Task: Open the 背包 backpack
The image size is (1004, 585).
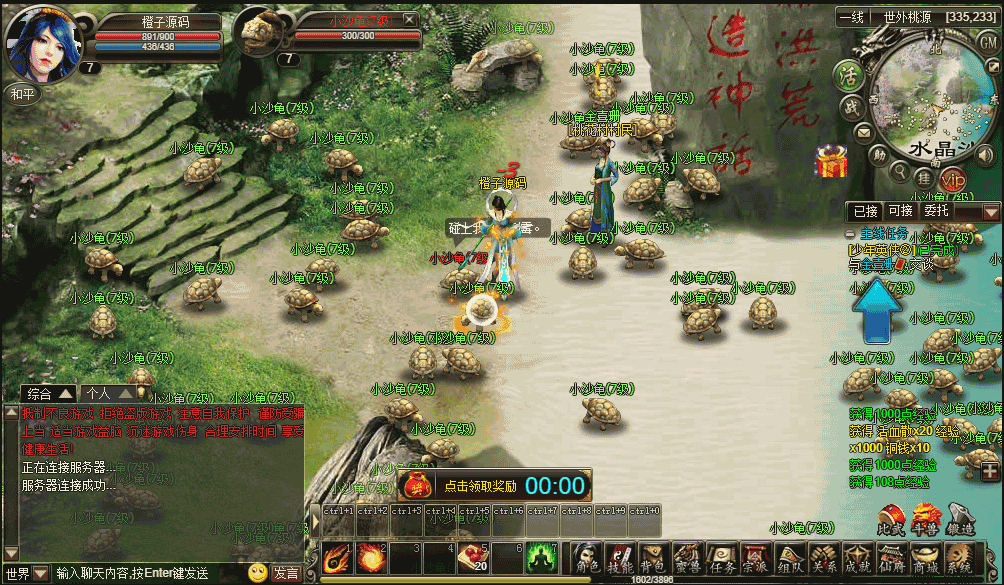Action: [x=653, y=558]
